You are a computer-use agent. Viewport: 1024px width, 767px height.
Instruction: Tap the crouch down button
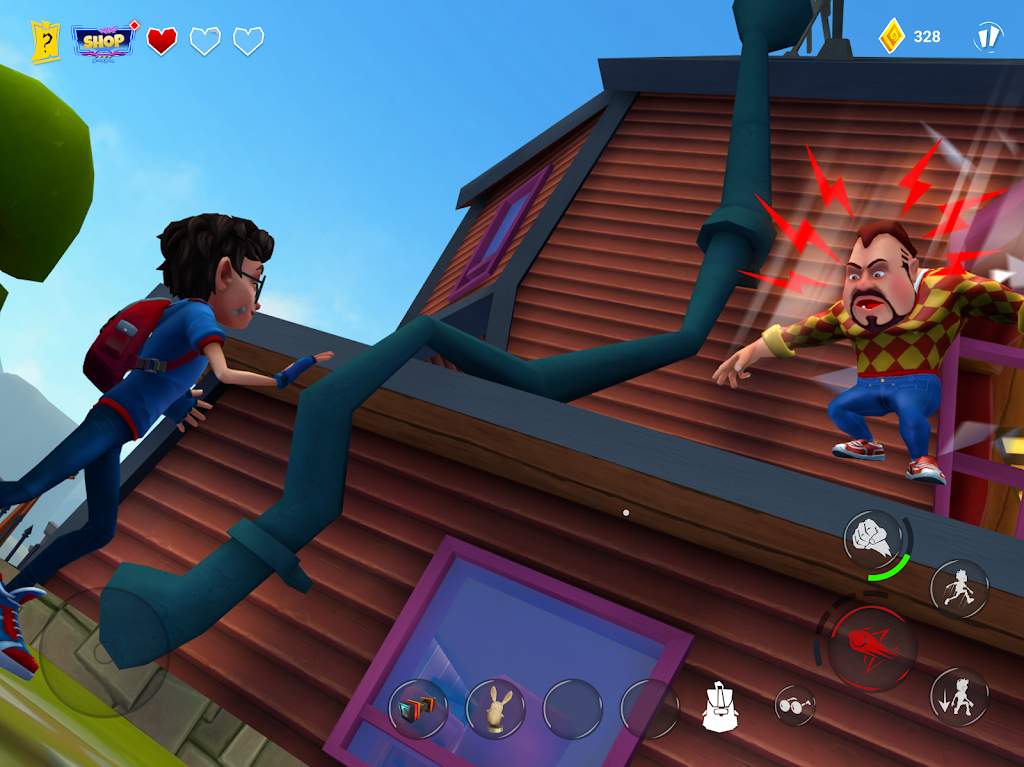(x=959, y=696)
